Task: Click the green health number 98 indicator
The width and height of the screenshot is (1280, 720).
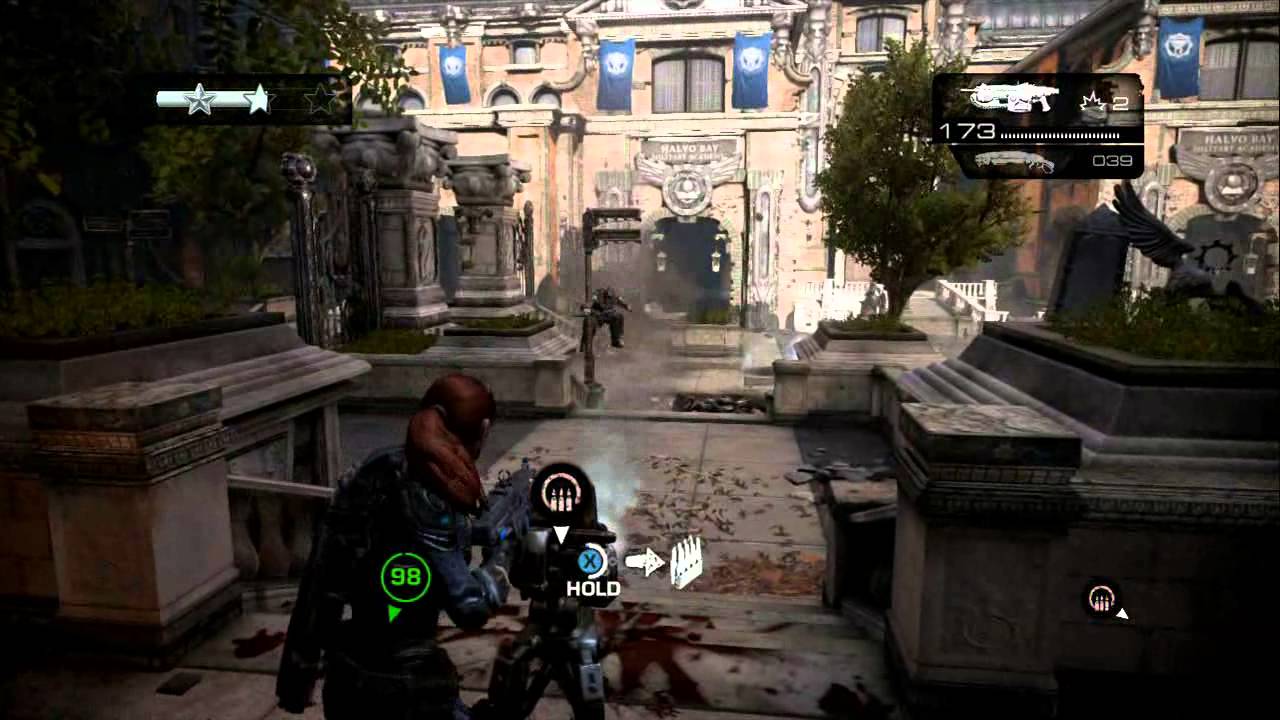Action: [x=405, y=577]
